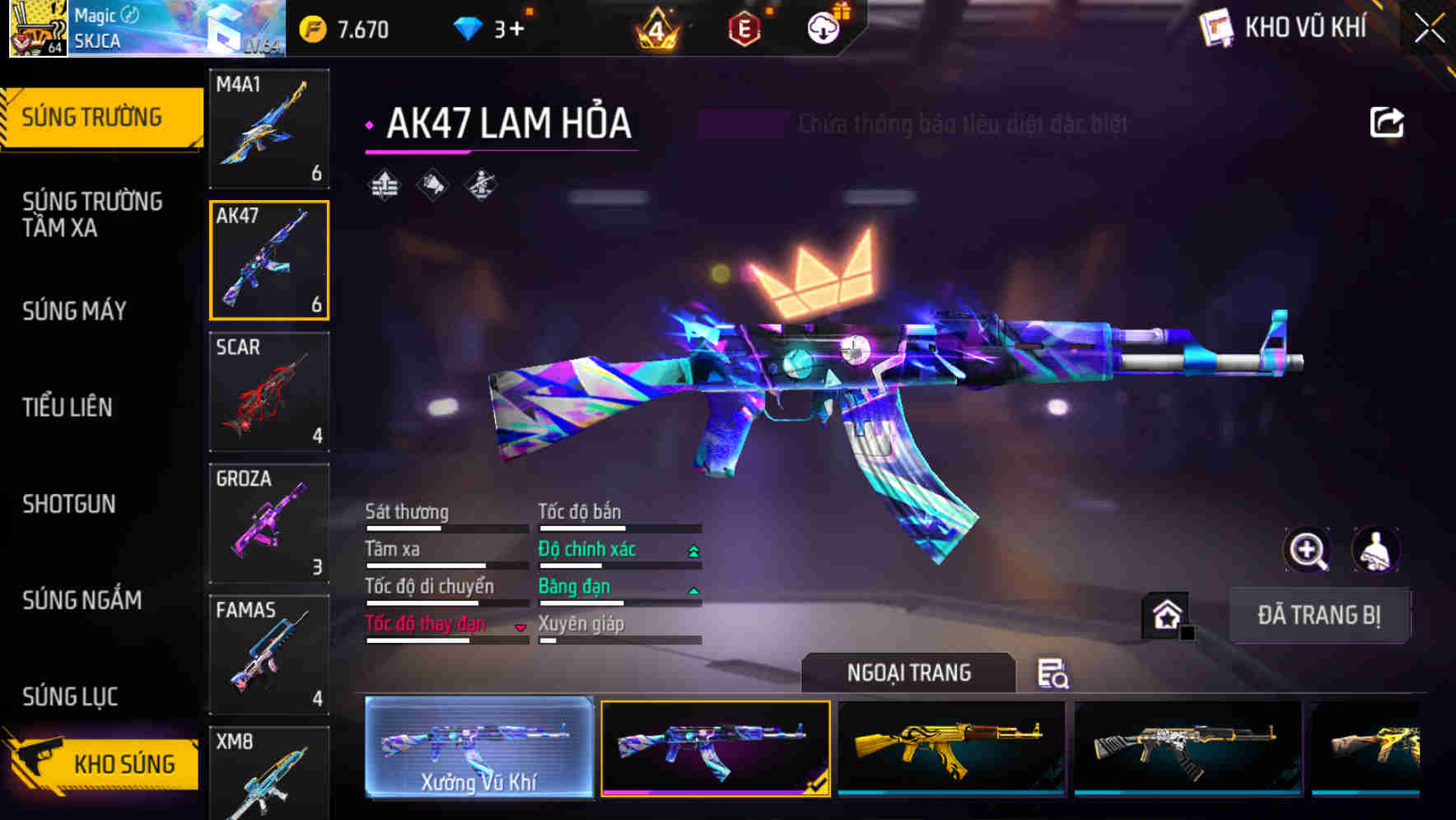Open the NGOẠI TRANG tab
Image resolution: width=1456 pixels, height=820 pixels.
point(908,673)
